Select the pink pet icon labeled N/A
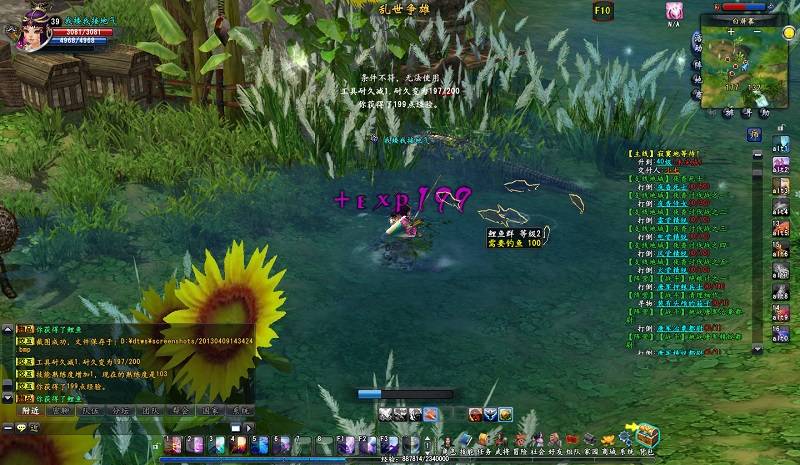This screenshot has height=465, width=800. (x=674, y=11)
